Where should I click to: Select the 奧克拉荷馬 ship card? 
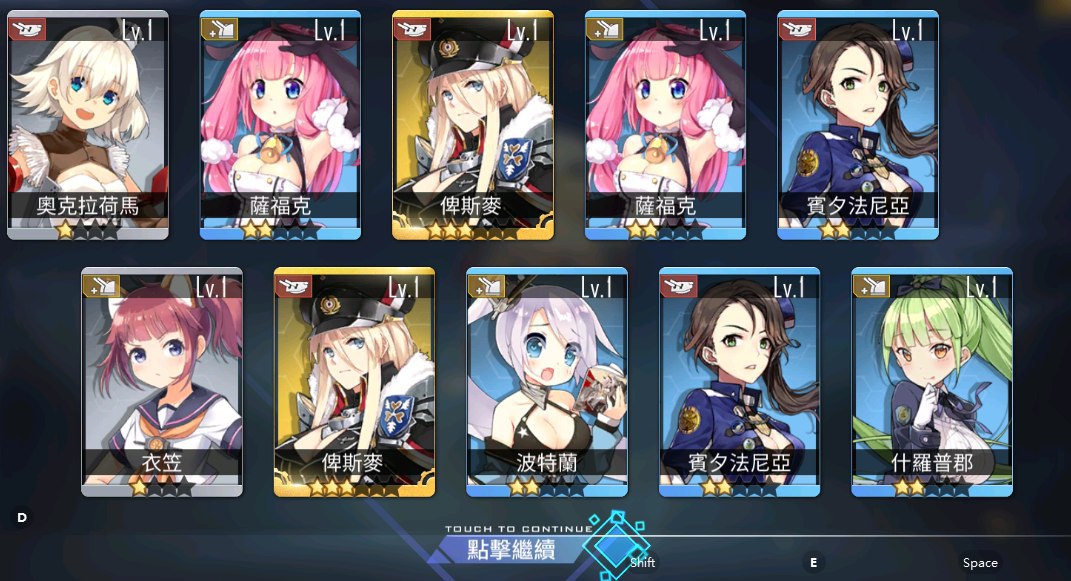click(88, 125)
